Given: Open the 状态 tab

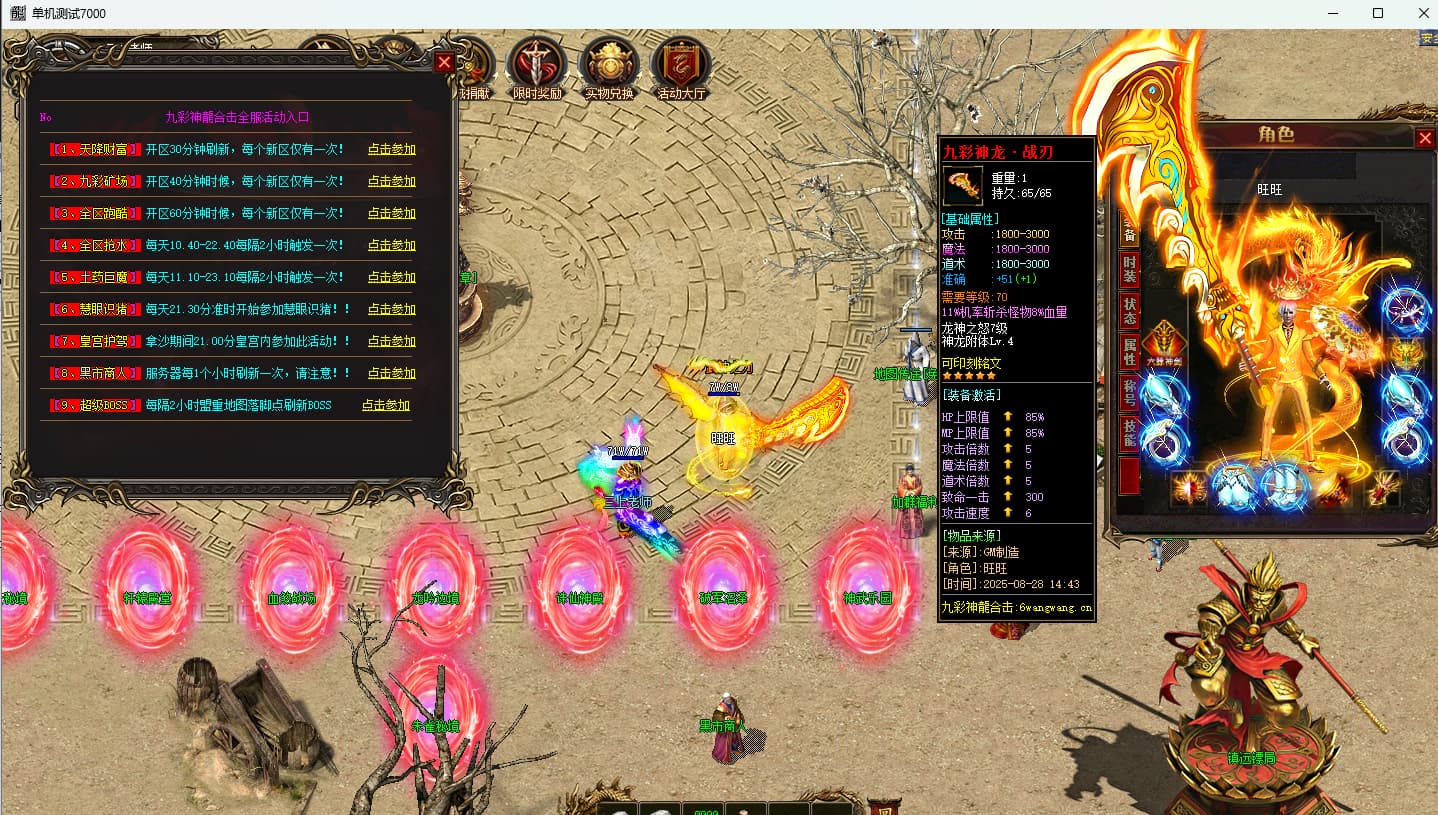Looking at the screenshot, I should click(1129, 311).
